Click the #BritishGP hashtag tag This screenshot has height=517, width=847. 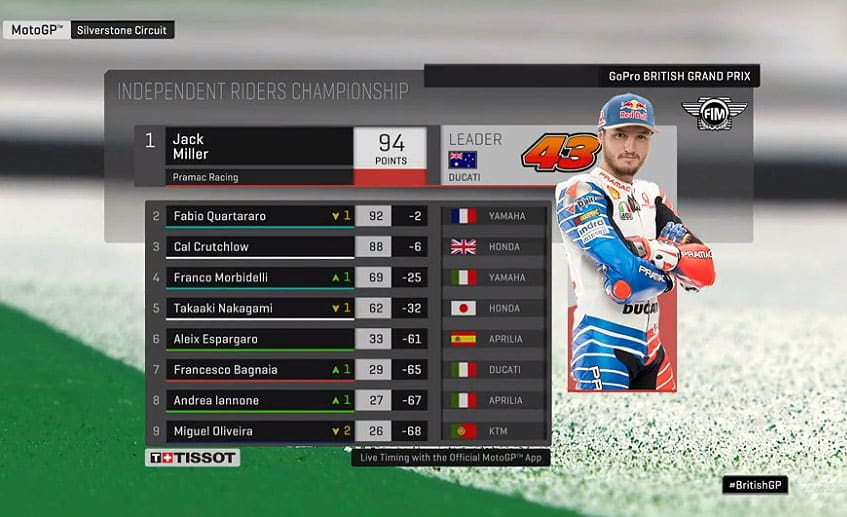coord(755,484)
